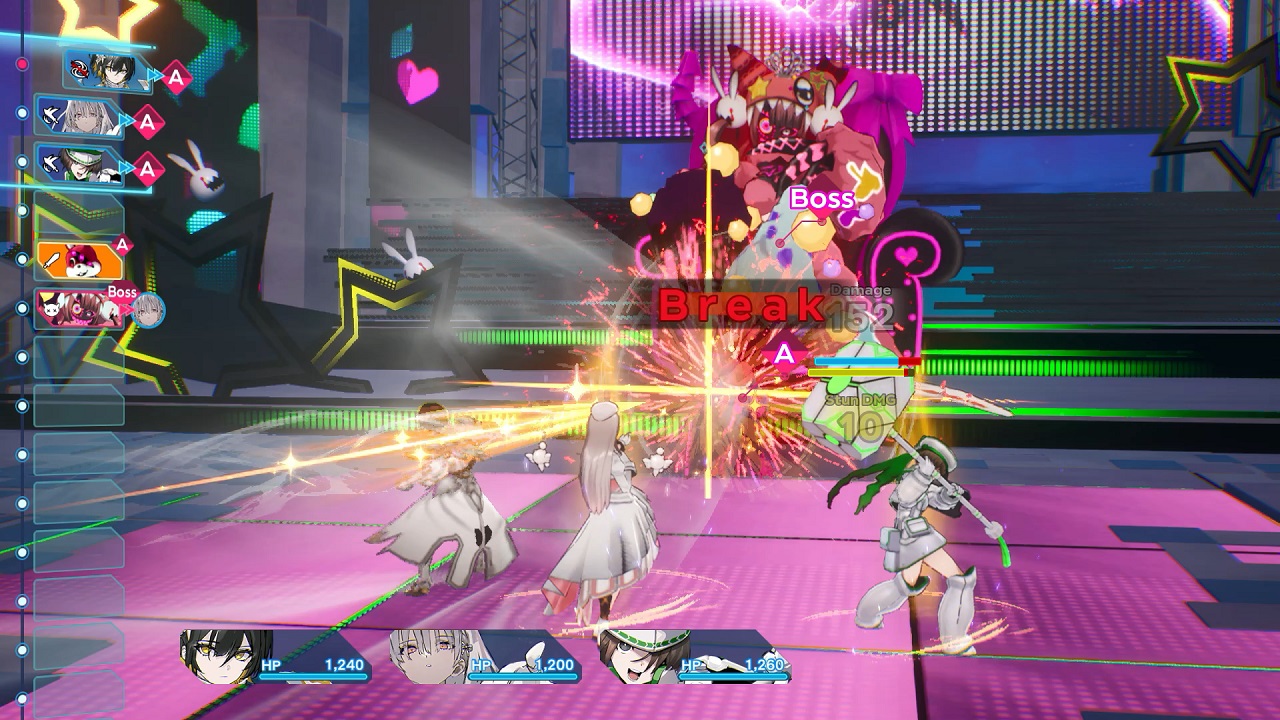Viewport: 1280px width, 720px height.
Task: Toggle the pink dot marker at the top of the timeline
Action: pyautogui.click(x=20, y=62)
